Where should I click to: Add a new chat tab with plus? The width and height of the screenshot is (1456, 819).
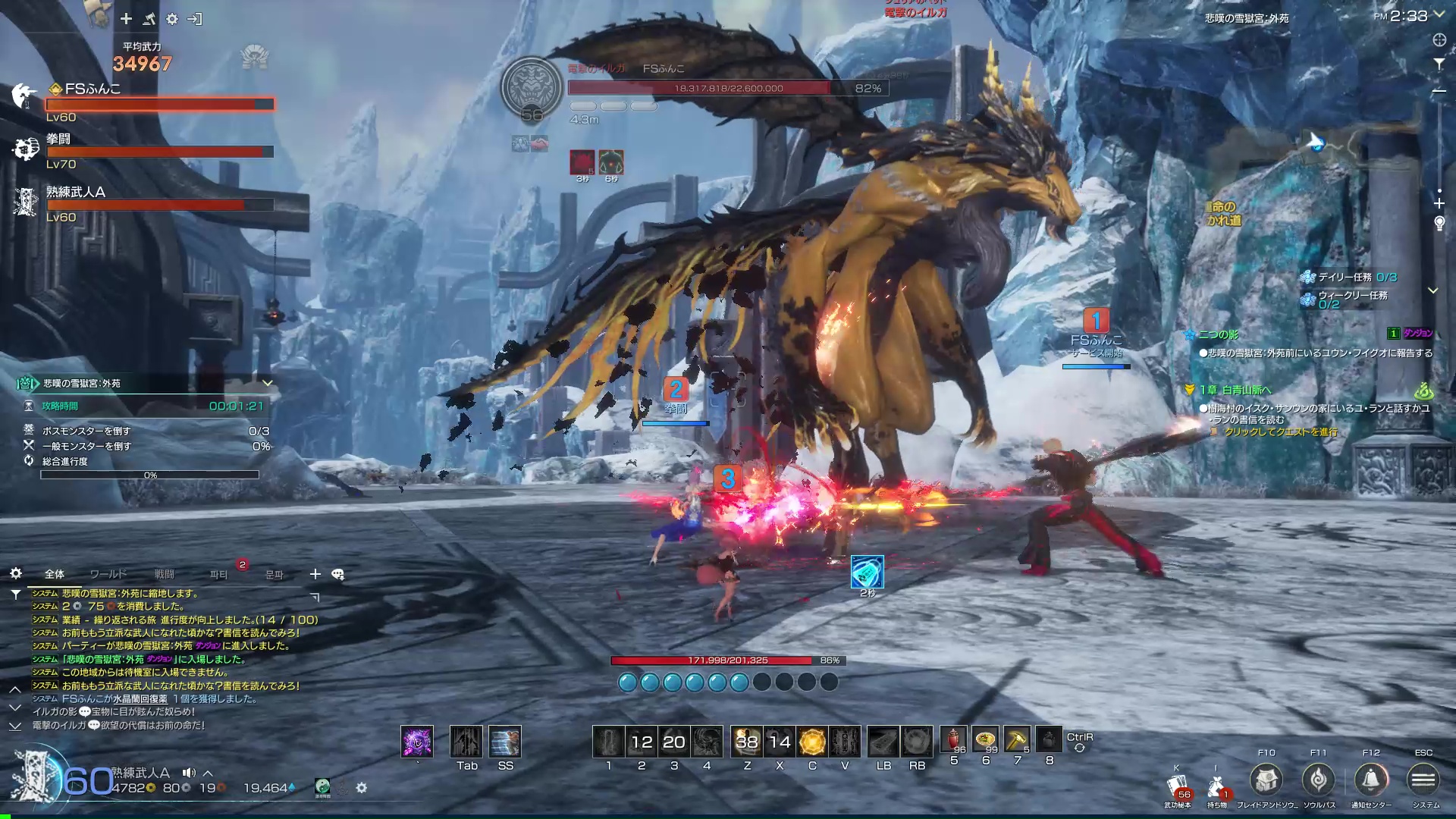[315, 574]
